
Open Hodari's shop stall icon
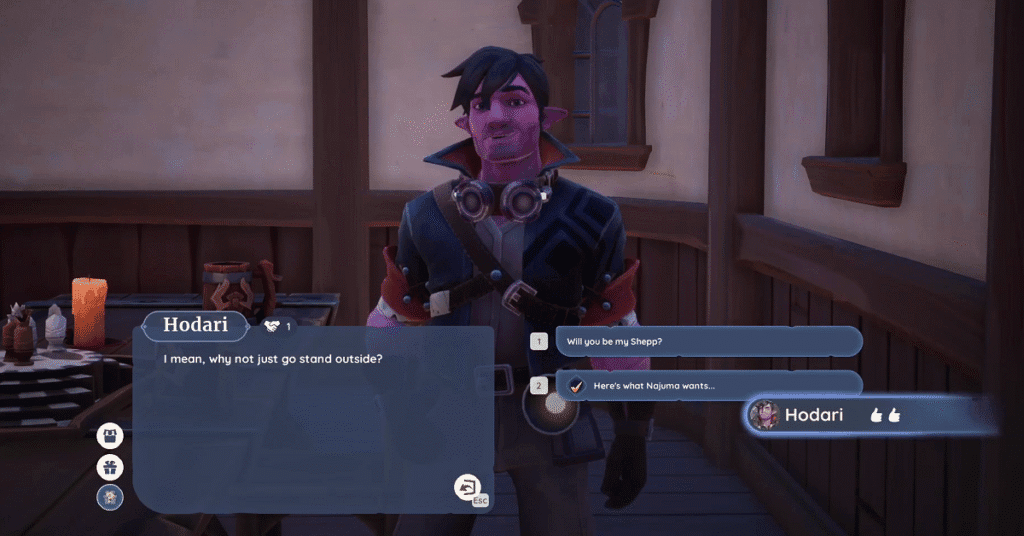[x=110, y=436]
